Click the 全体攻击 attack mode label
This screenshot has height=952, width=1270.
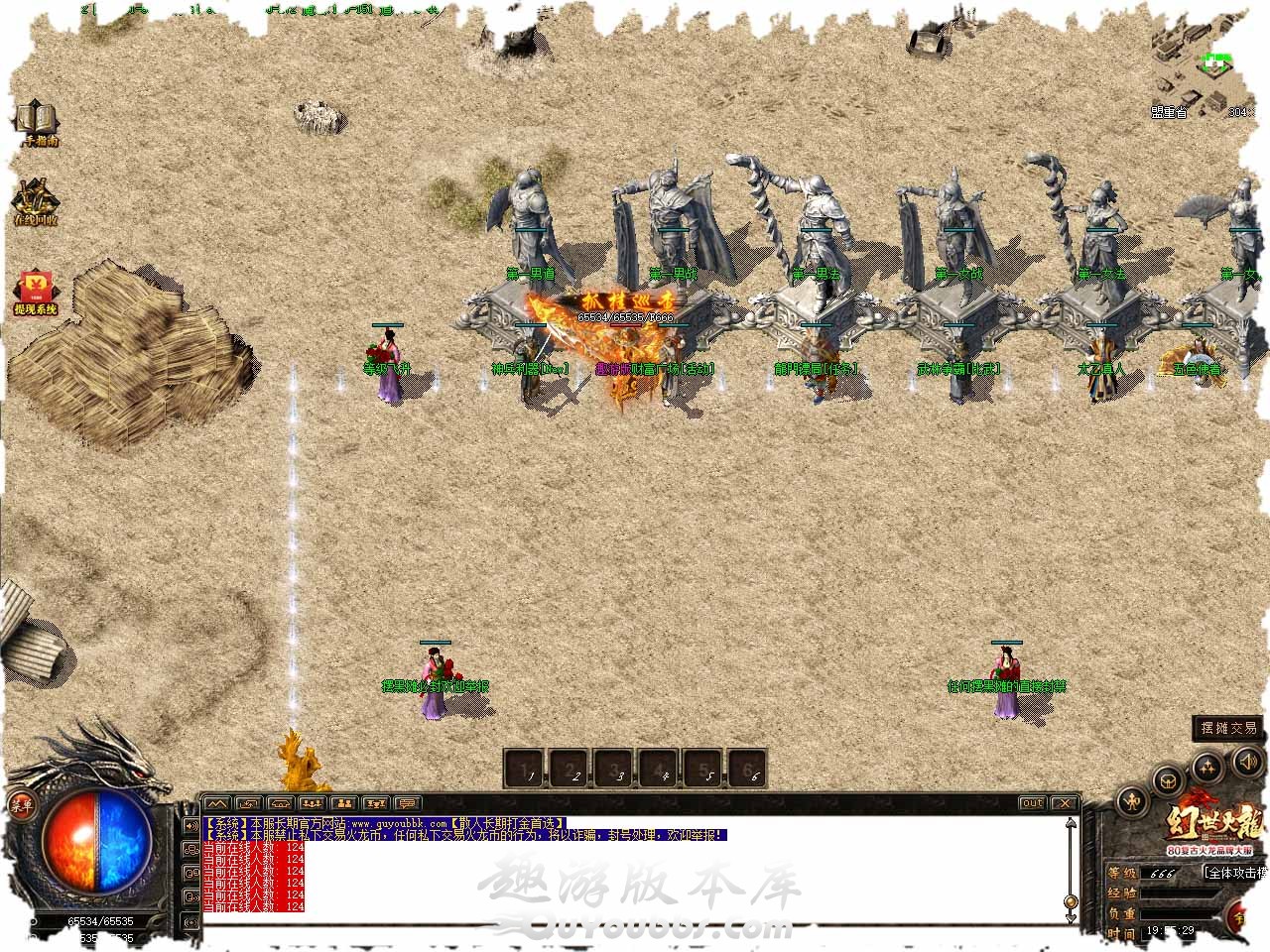tap(1235, 874)
